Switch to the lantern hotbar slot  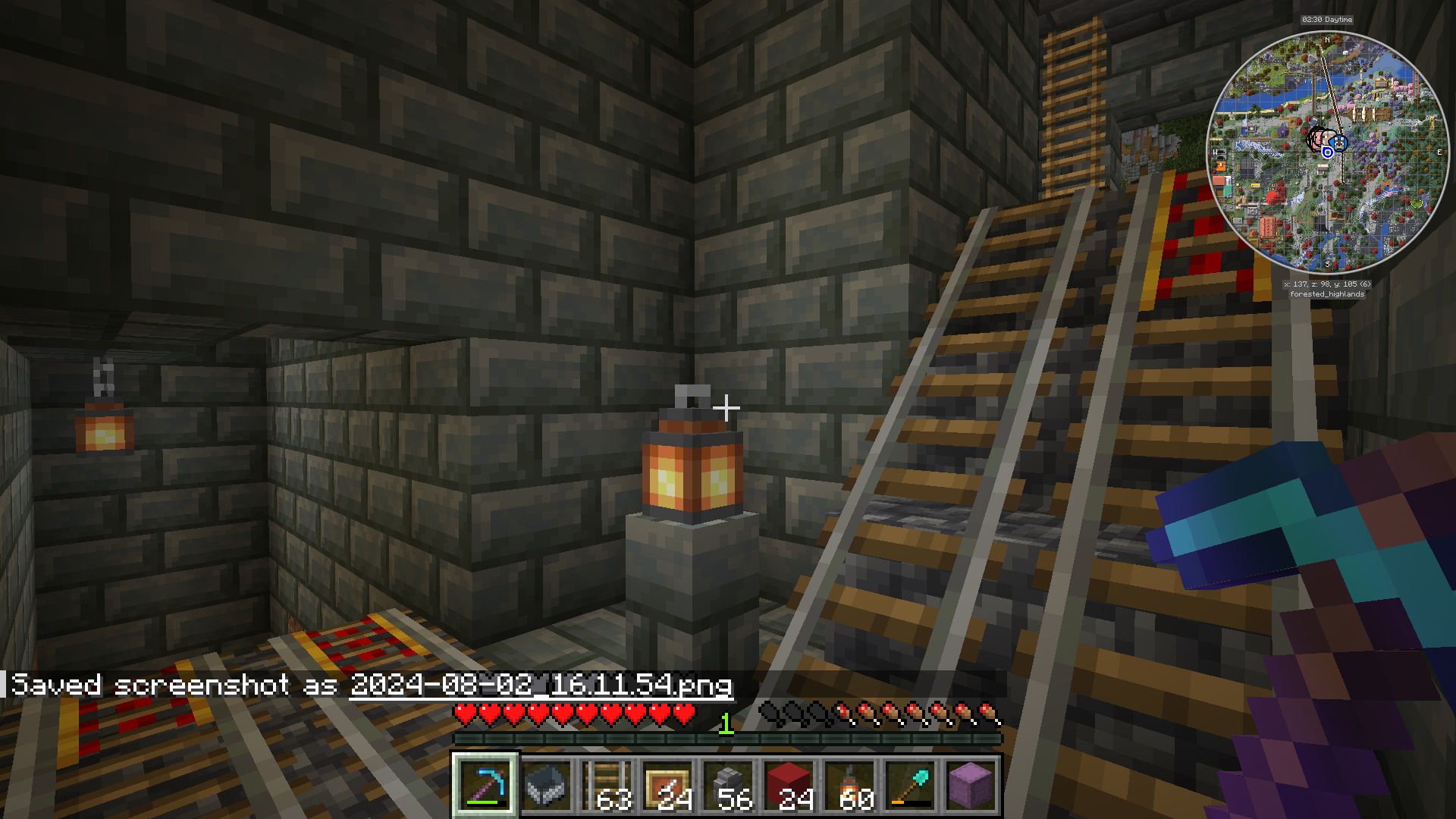tap(849, 786)
